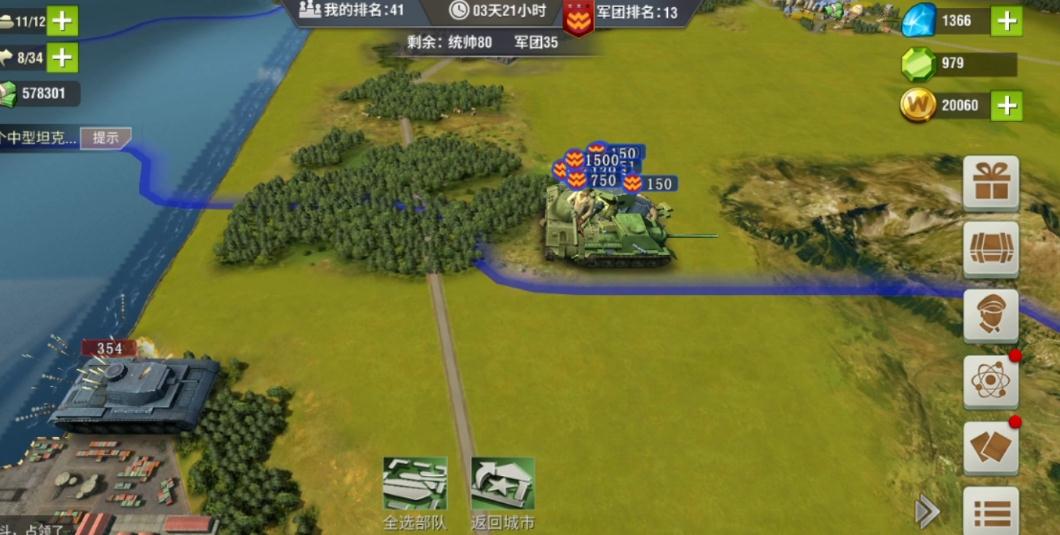Add more troops with the 11/12 plus button
This screenshot has height=535, width=1060.
pyautogui.click(x=62, y=20)
